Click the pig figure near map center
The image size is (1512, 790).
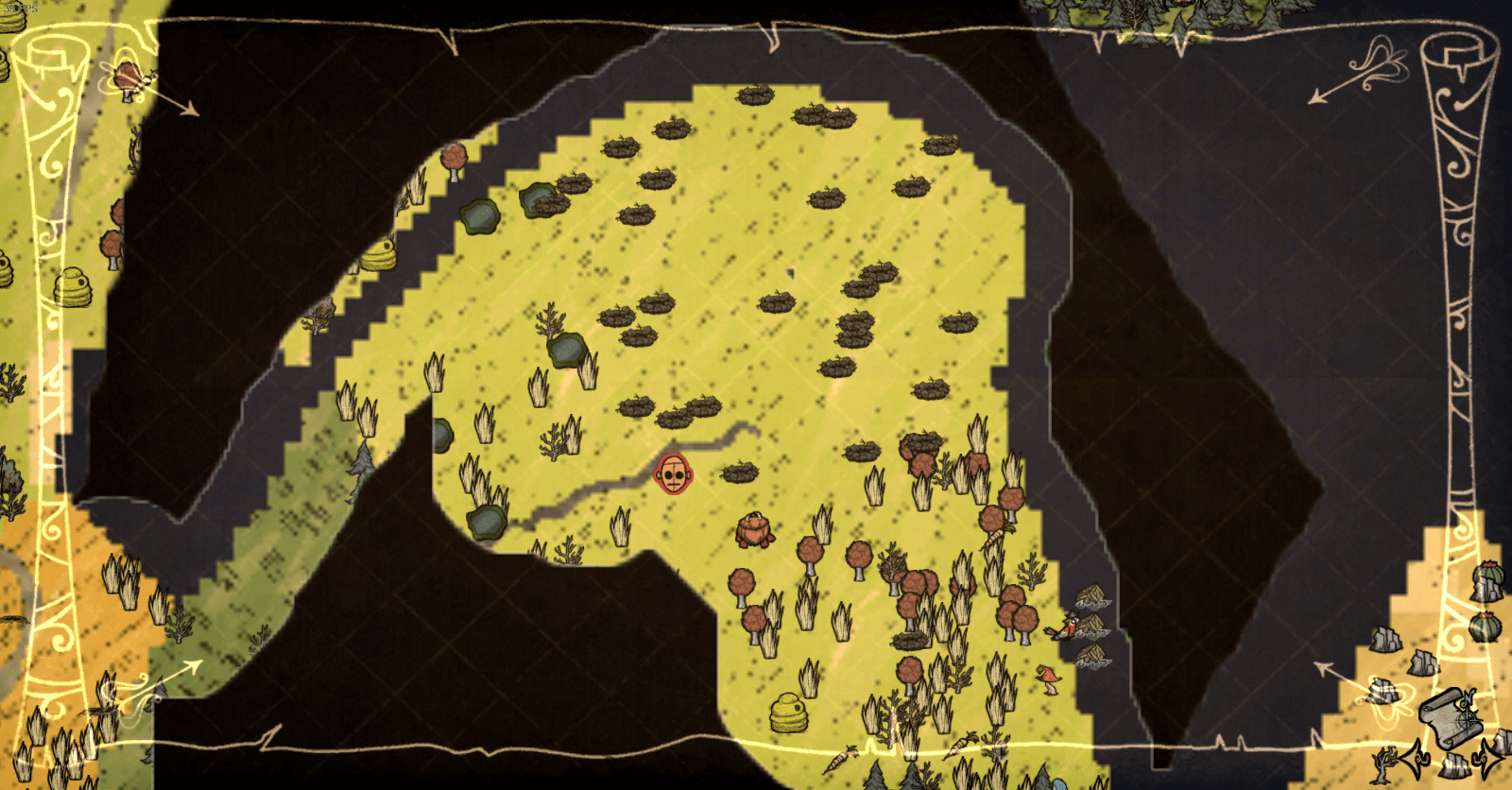tap(753, 531)
